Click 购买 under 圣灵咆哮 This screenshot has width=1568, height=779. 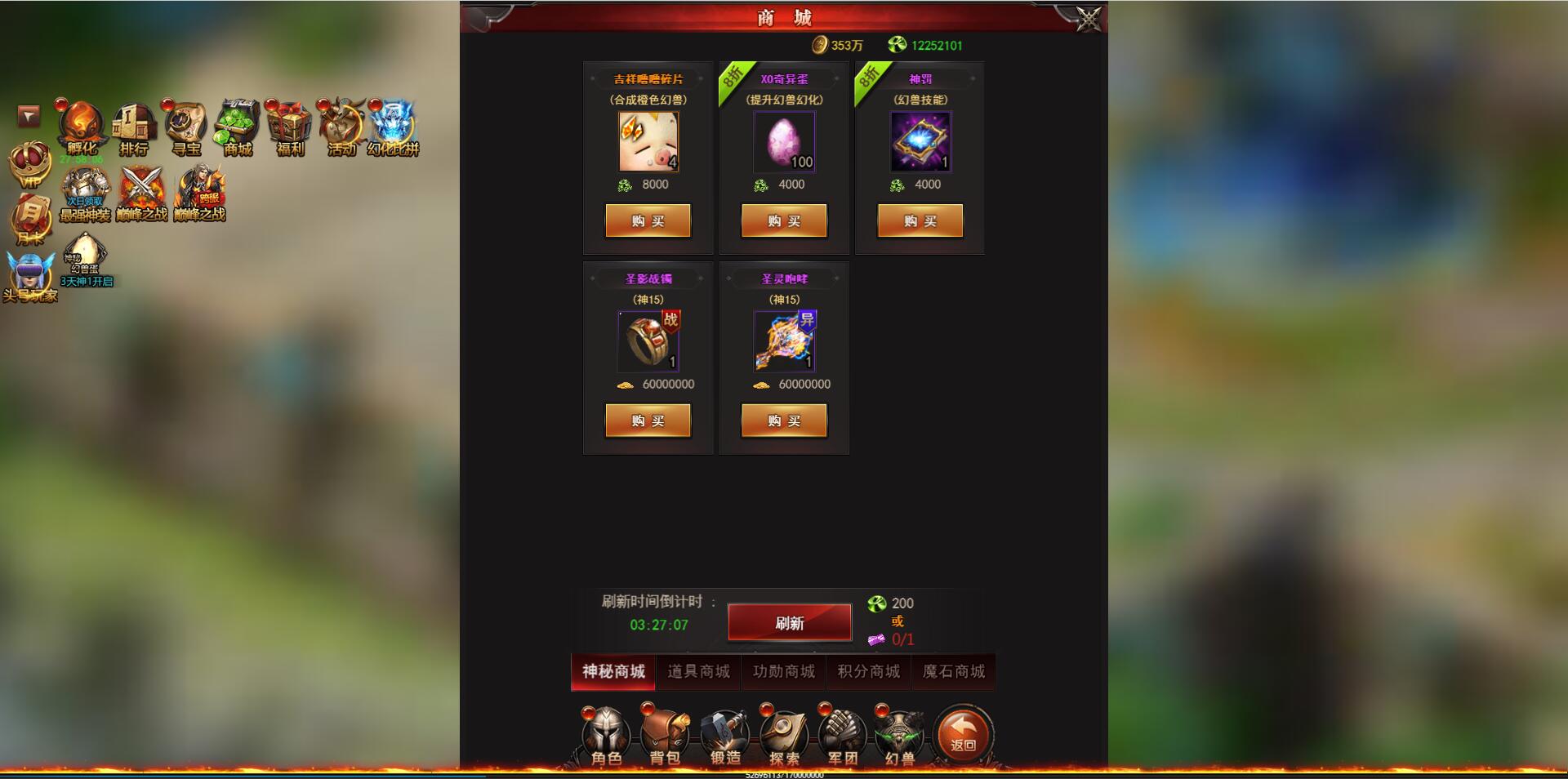click(x=784, y=421)
